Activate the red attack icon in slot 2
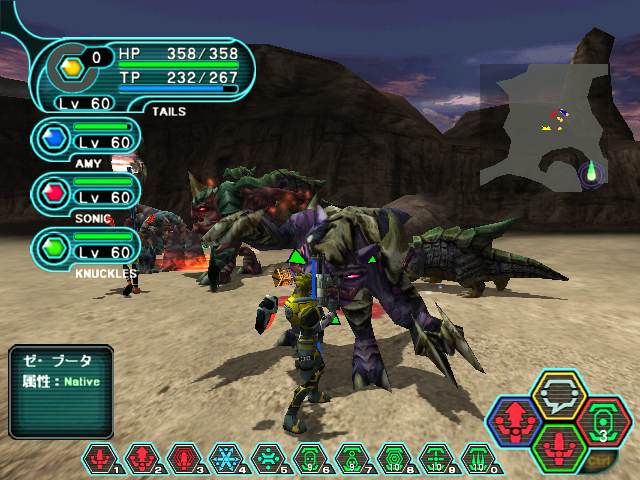 click(144, 459)
